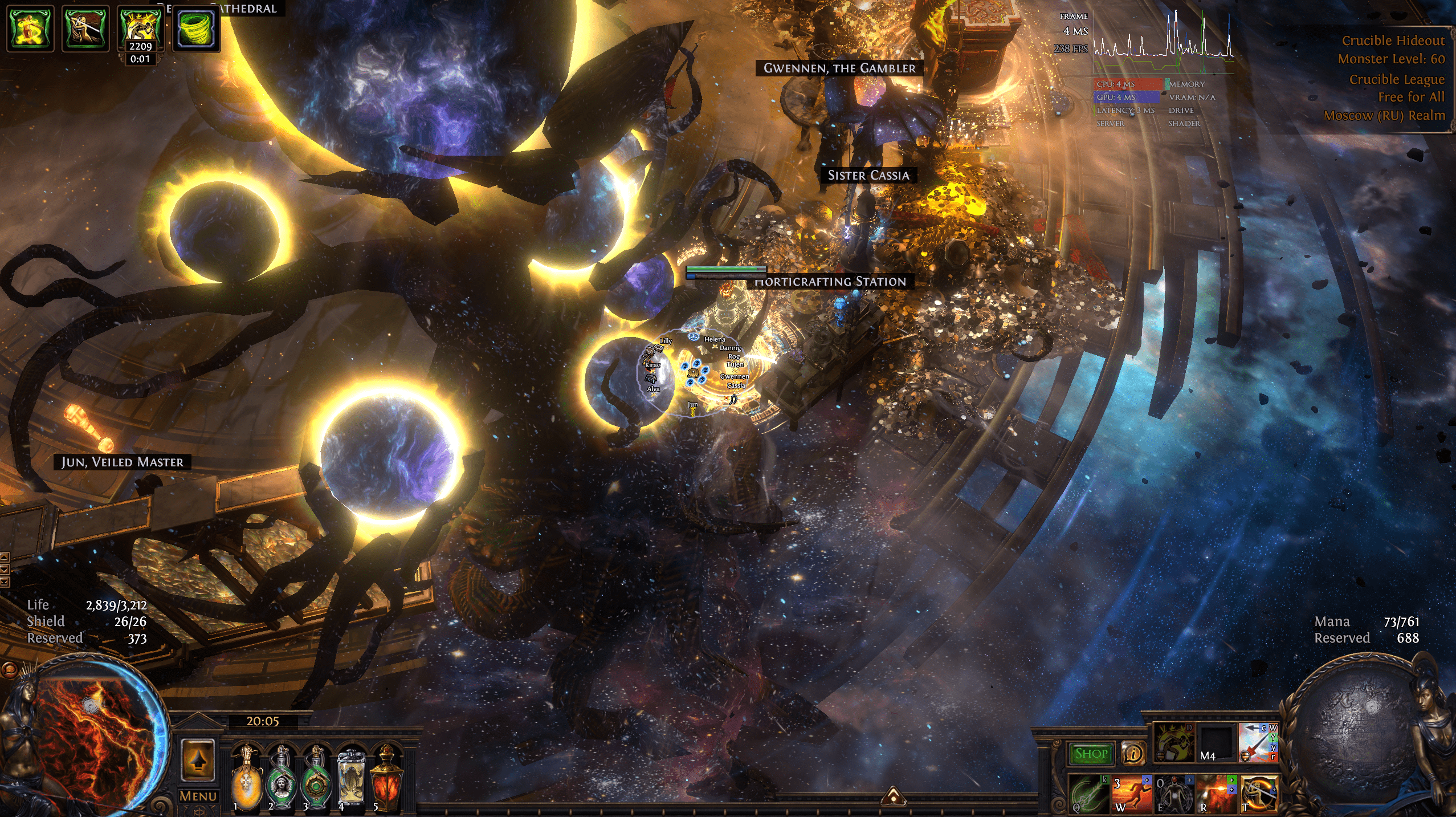Activate the green slash skill on Q

click(1088, 794)
